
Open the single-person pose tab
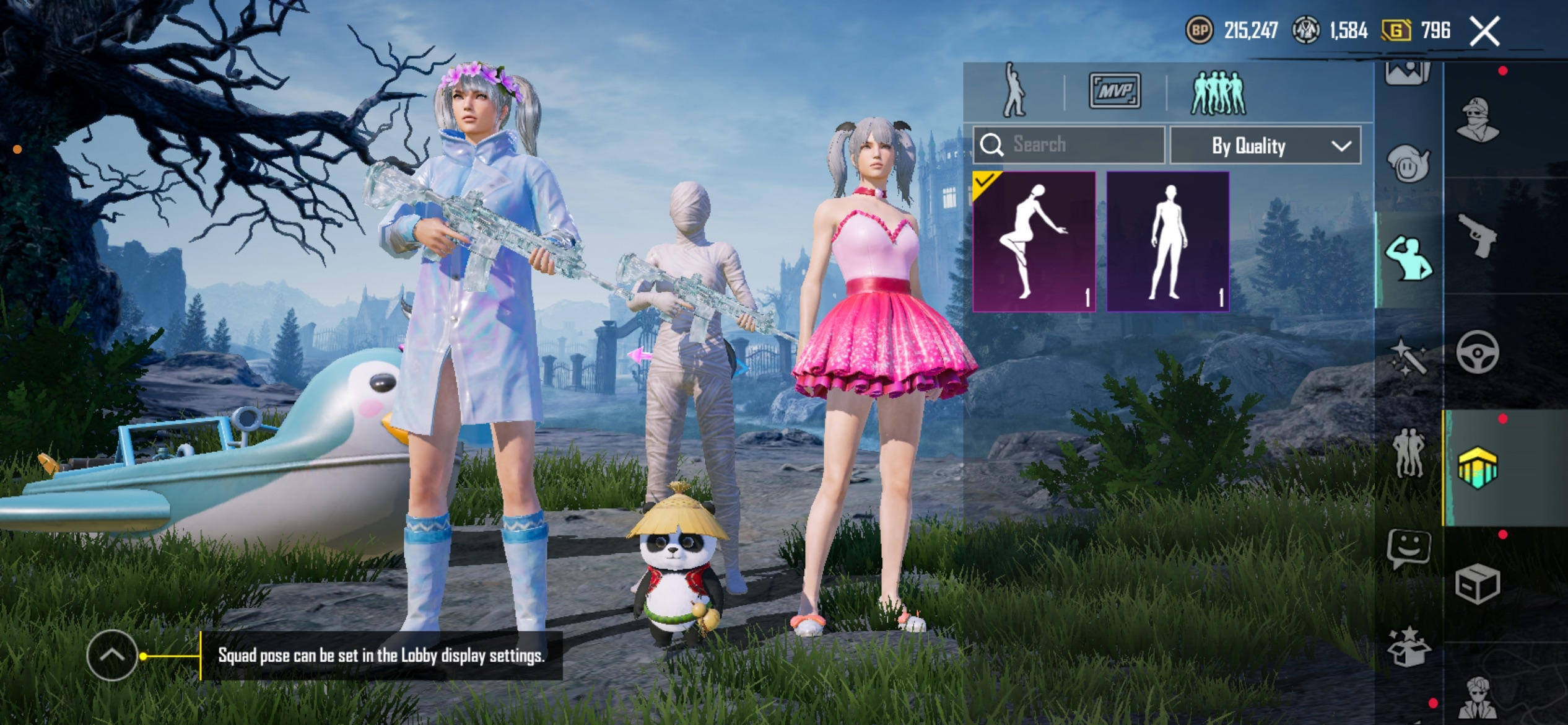[x=1014, y=91]
